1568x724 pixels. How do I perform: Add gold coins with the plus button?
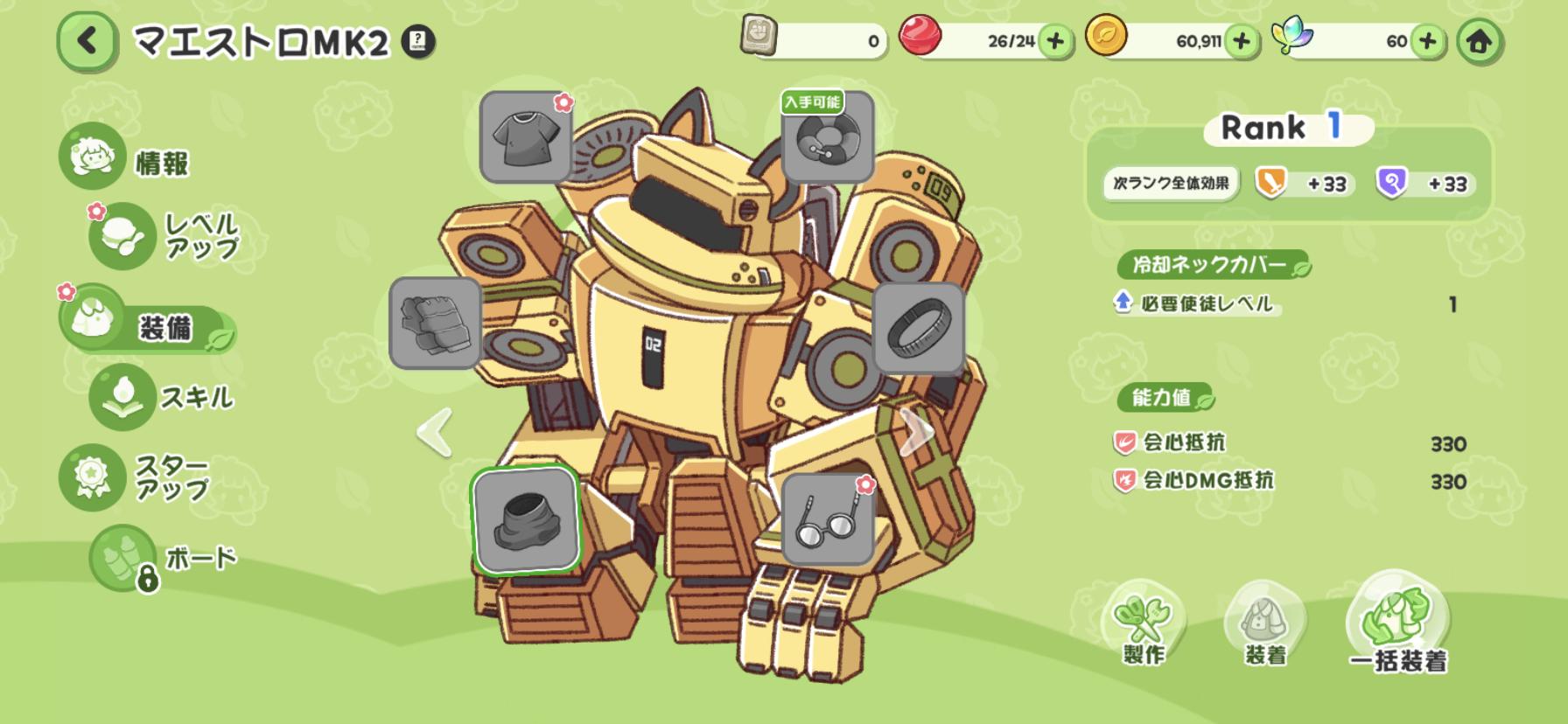point(1241,41)
